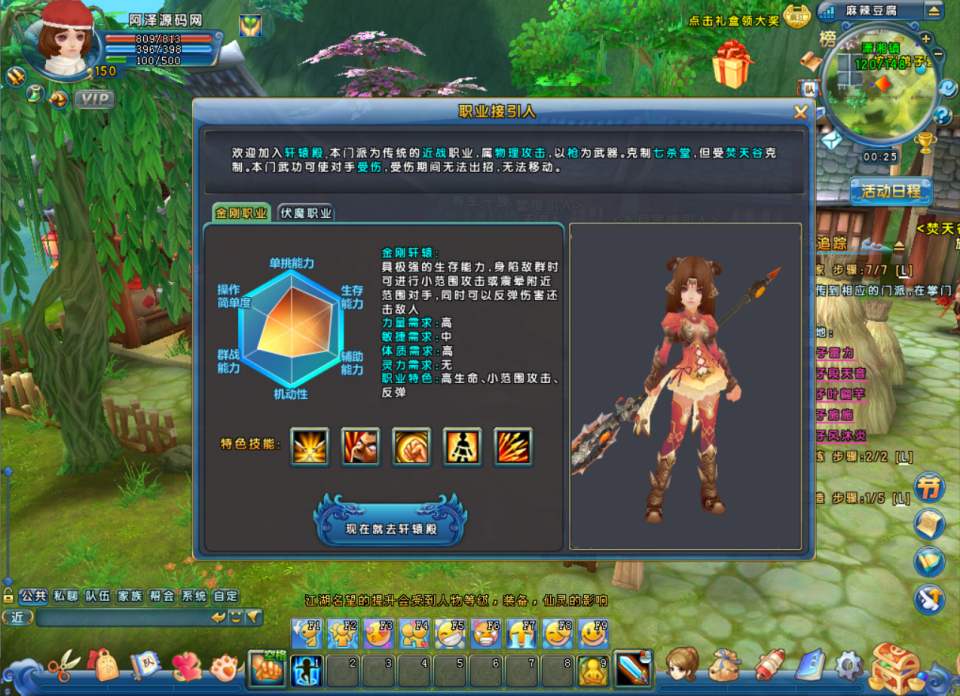
Task: Open the treasure chest icon in the bottom bar
Action: coord(894,665)
